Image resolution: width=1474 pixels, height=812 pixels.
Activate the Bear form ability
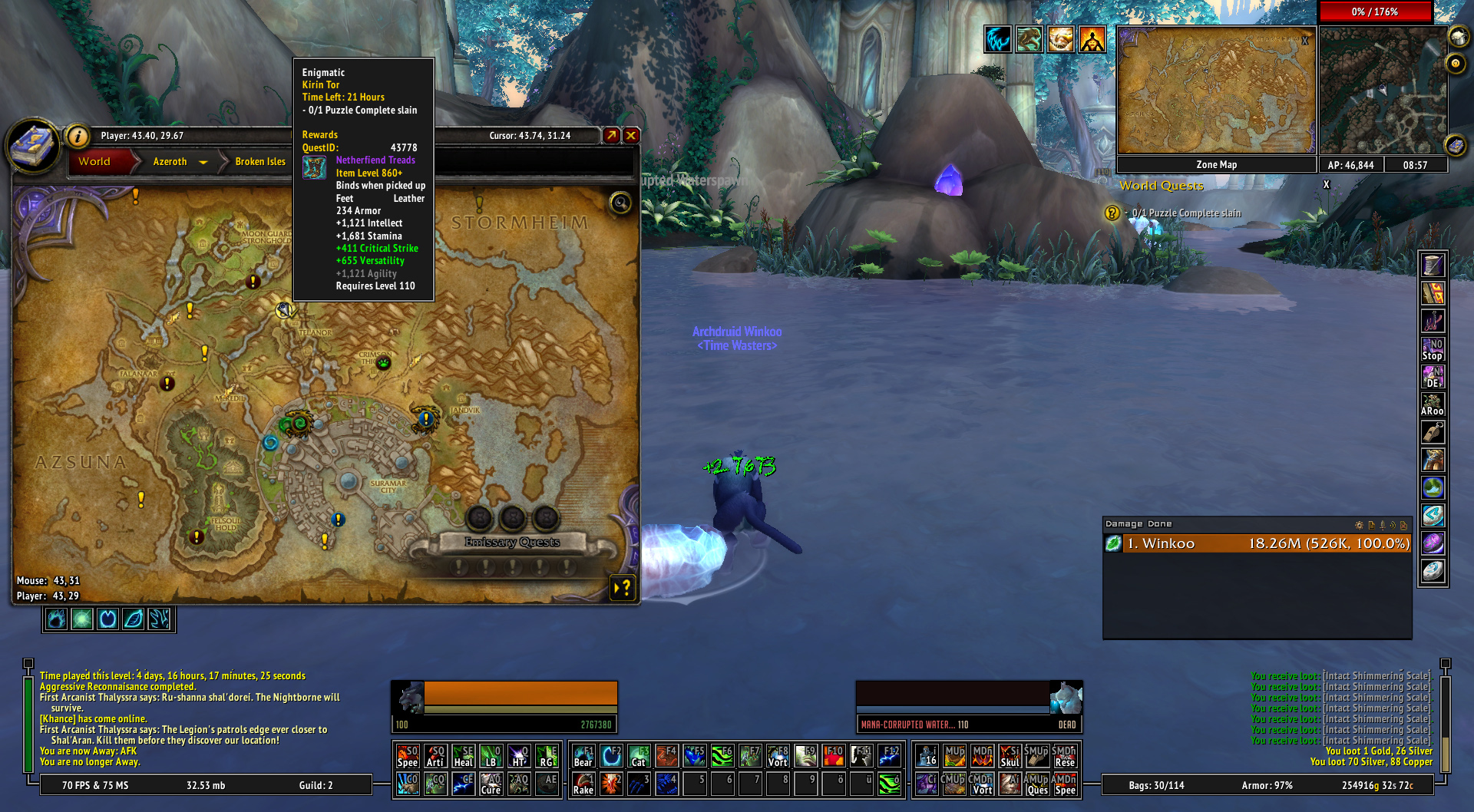[583, 757]
